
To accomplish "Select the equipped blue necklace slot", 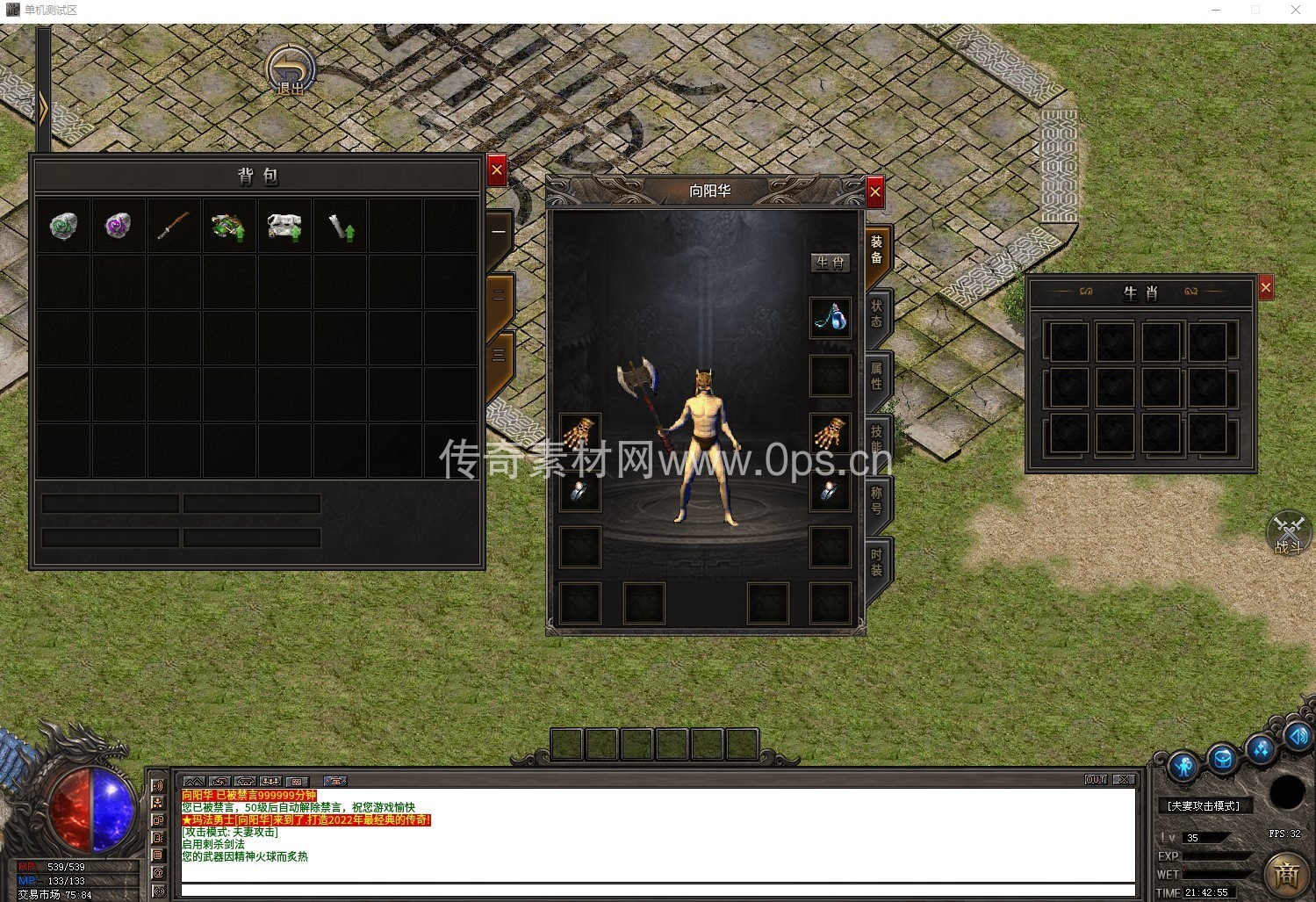I will (830, 317).
